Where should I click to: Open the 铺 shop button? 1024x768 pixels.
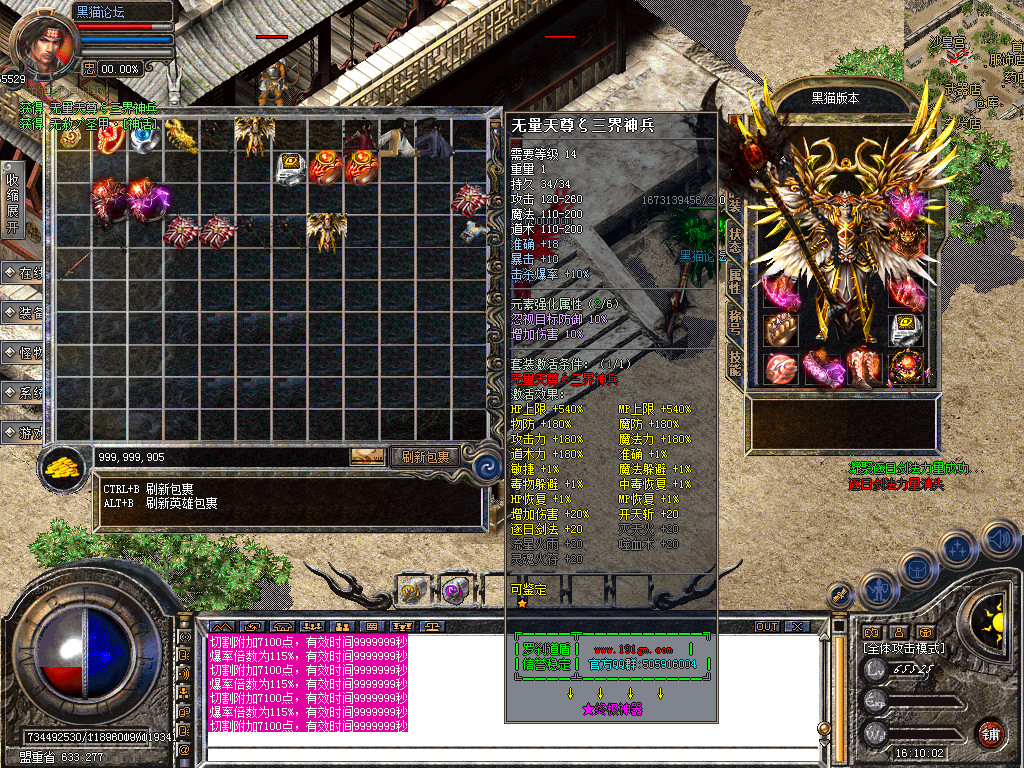click(990, 733)
